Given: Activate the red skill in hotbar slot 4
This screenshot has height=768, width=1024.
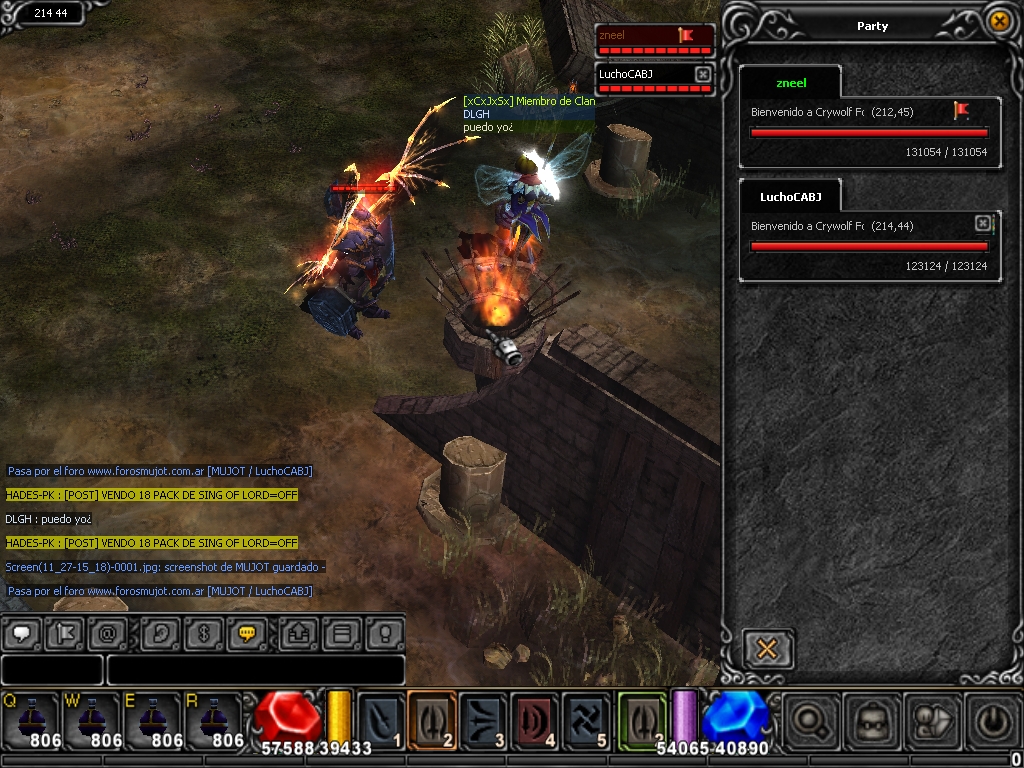Looking at the screenshot, I should tap(535, 719).
